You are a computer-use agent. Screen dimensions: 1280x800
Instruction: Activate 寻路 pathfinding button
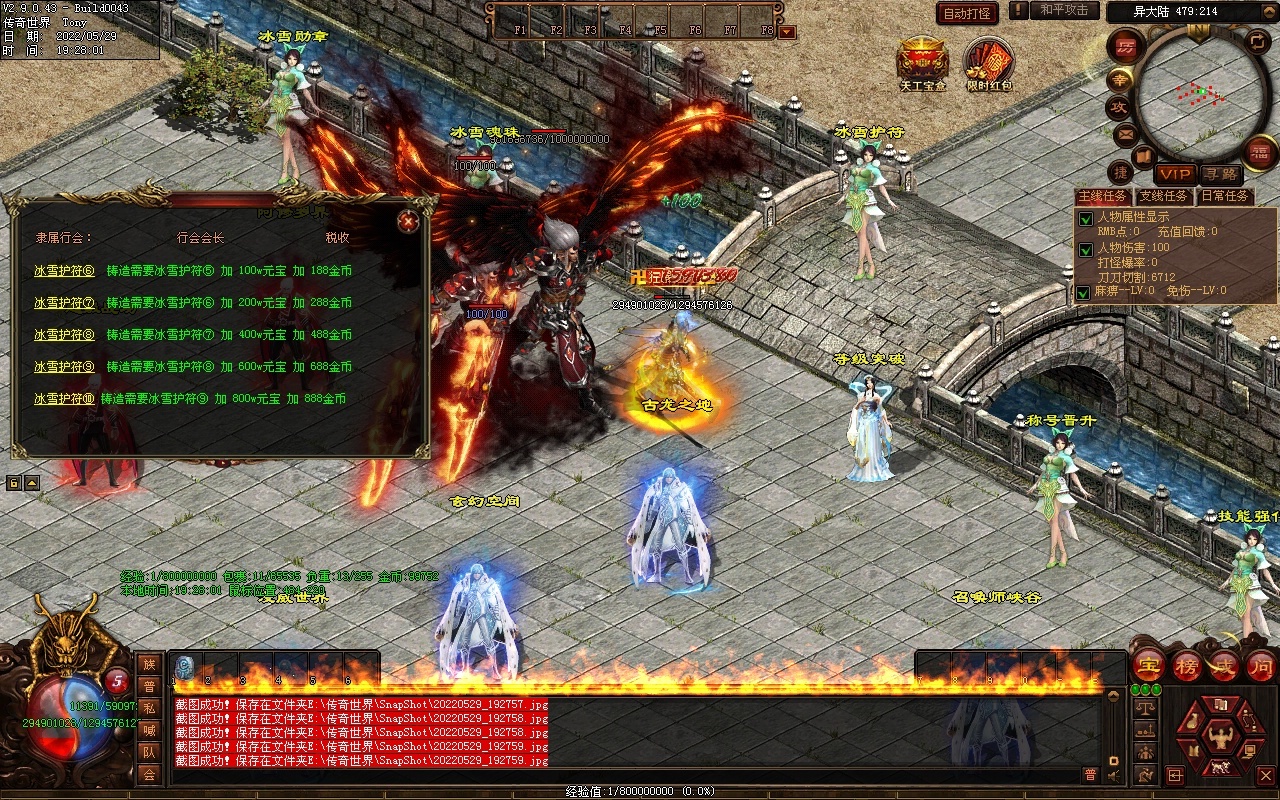click(1219, 174)
